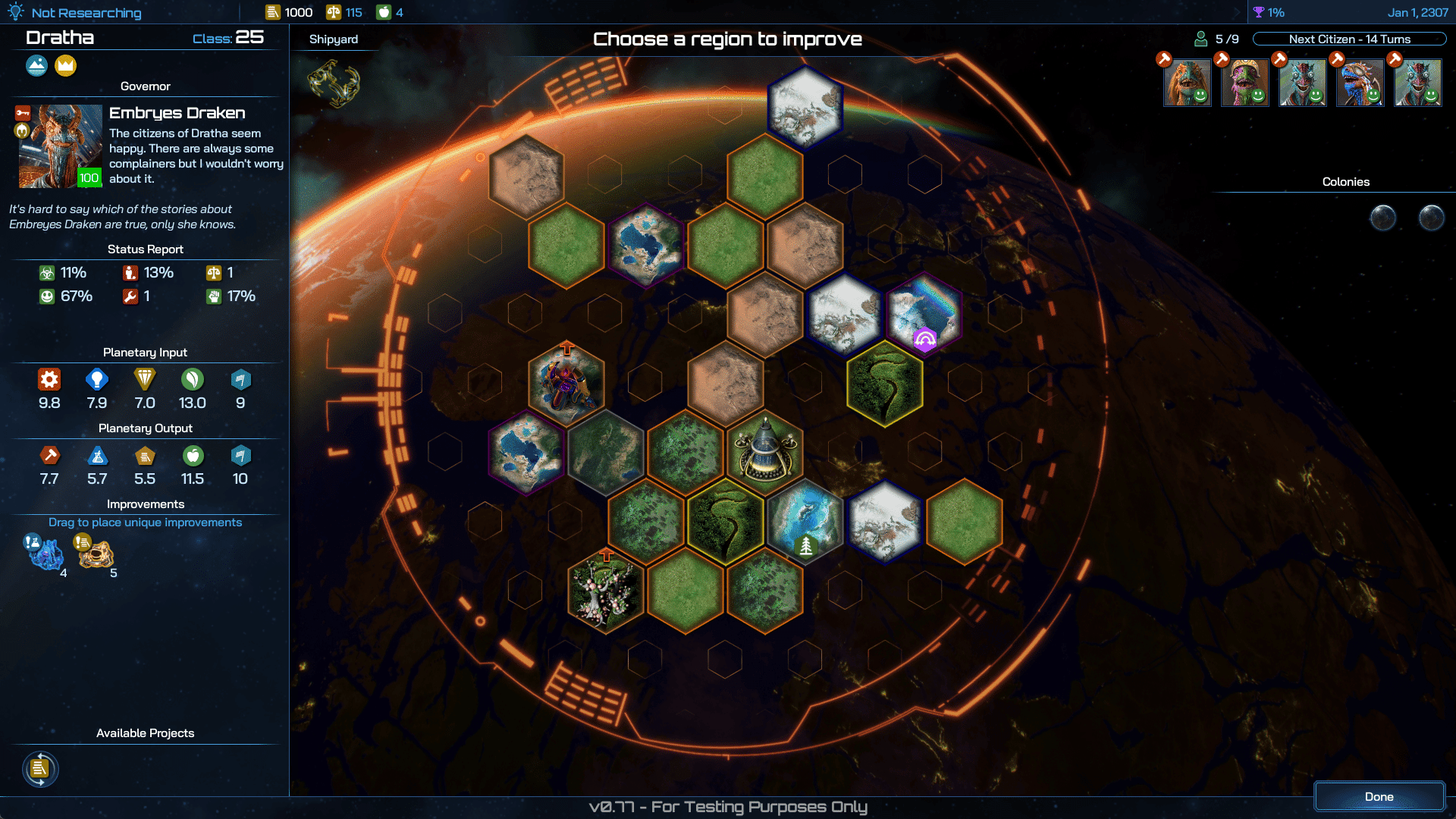The width and height of the screenshot is (1456, 819).
Task: Click the flask research icon in Planetary Output
Action: tap(97, 456)
